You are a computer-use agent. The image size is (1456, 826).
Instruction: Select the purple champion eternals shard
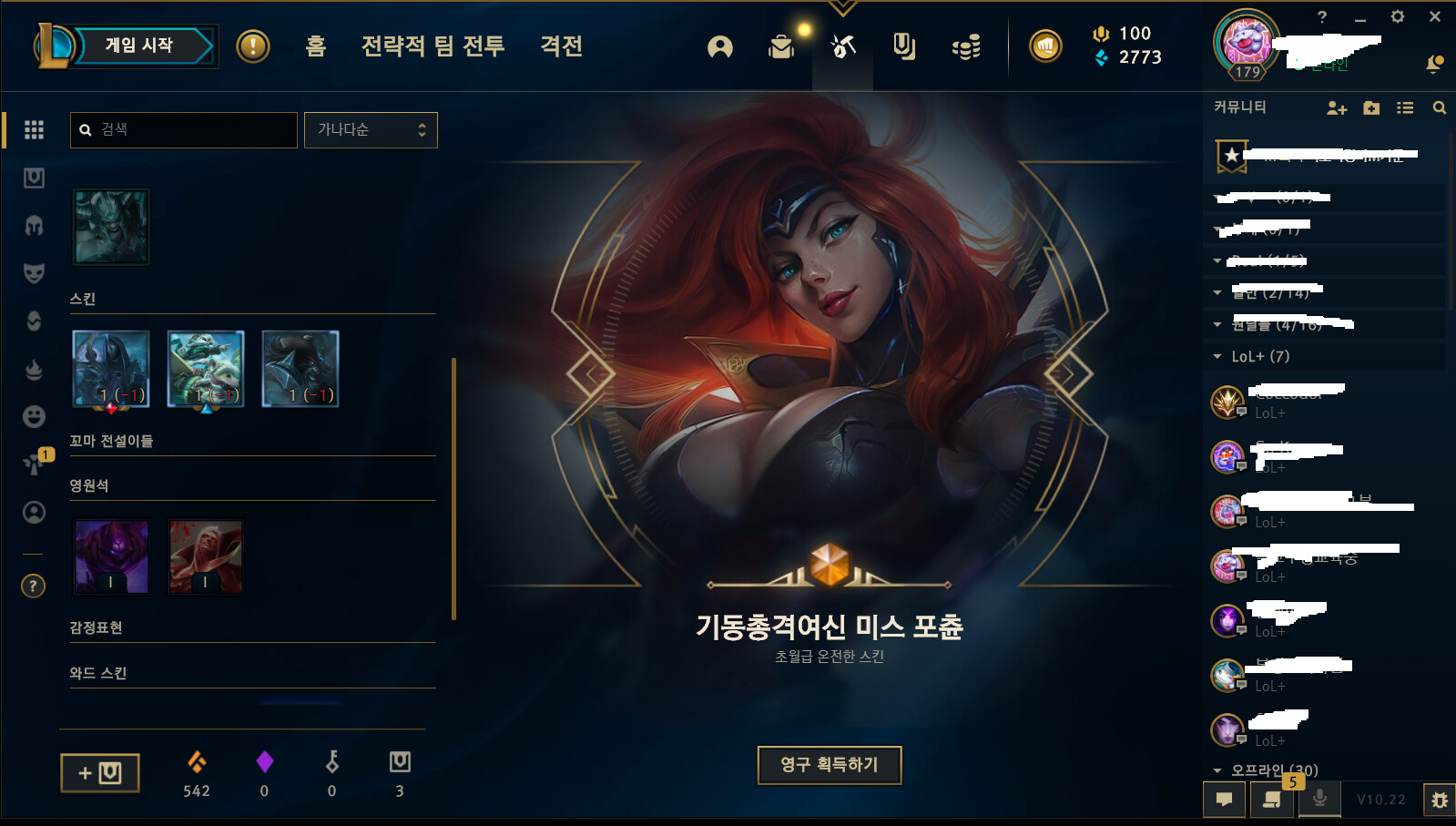point(111,556)
